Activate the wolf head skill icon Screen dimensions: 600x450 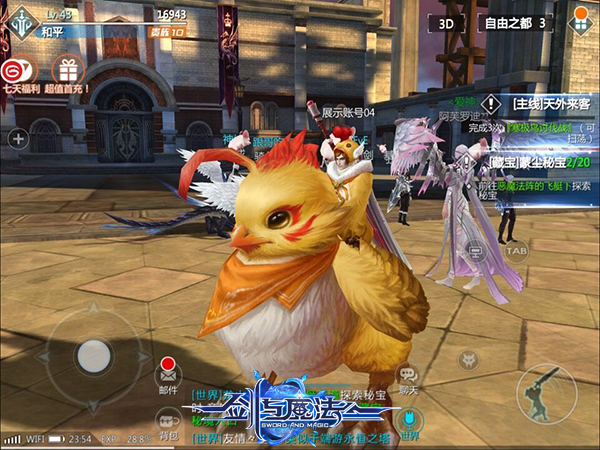point(466,360)
